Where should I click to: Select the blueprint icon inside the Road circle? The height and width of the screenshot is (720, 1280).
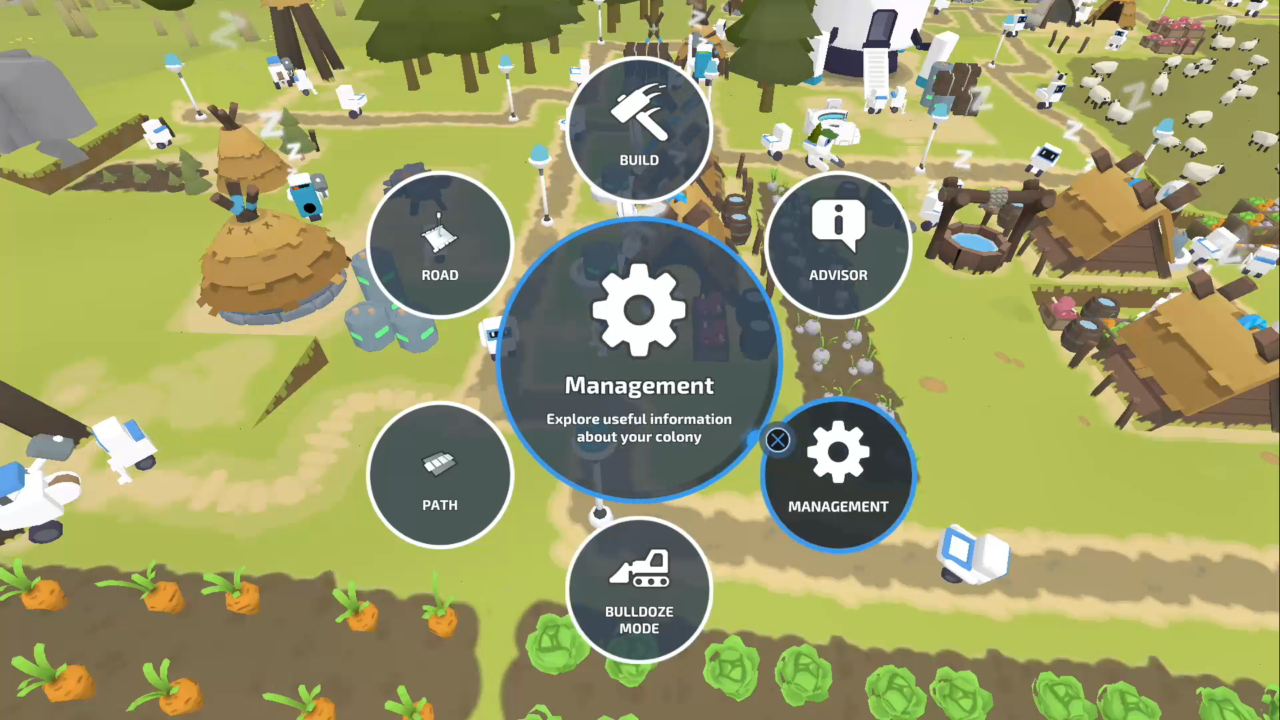pos(440,237)
